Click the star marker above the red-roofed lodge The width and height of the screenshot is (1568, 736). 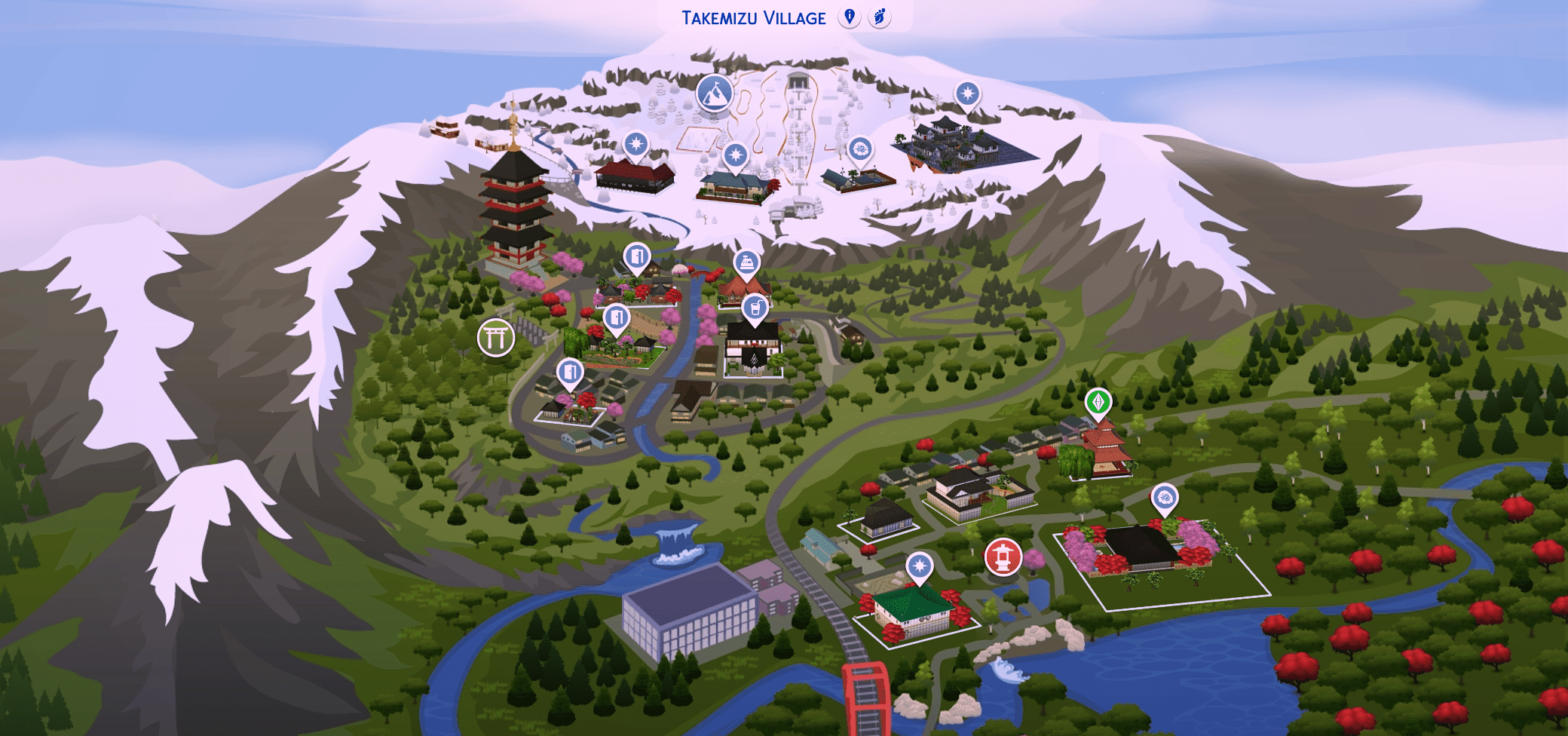pos(636,143)
